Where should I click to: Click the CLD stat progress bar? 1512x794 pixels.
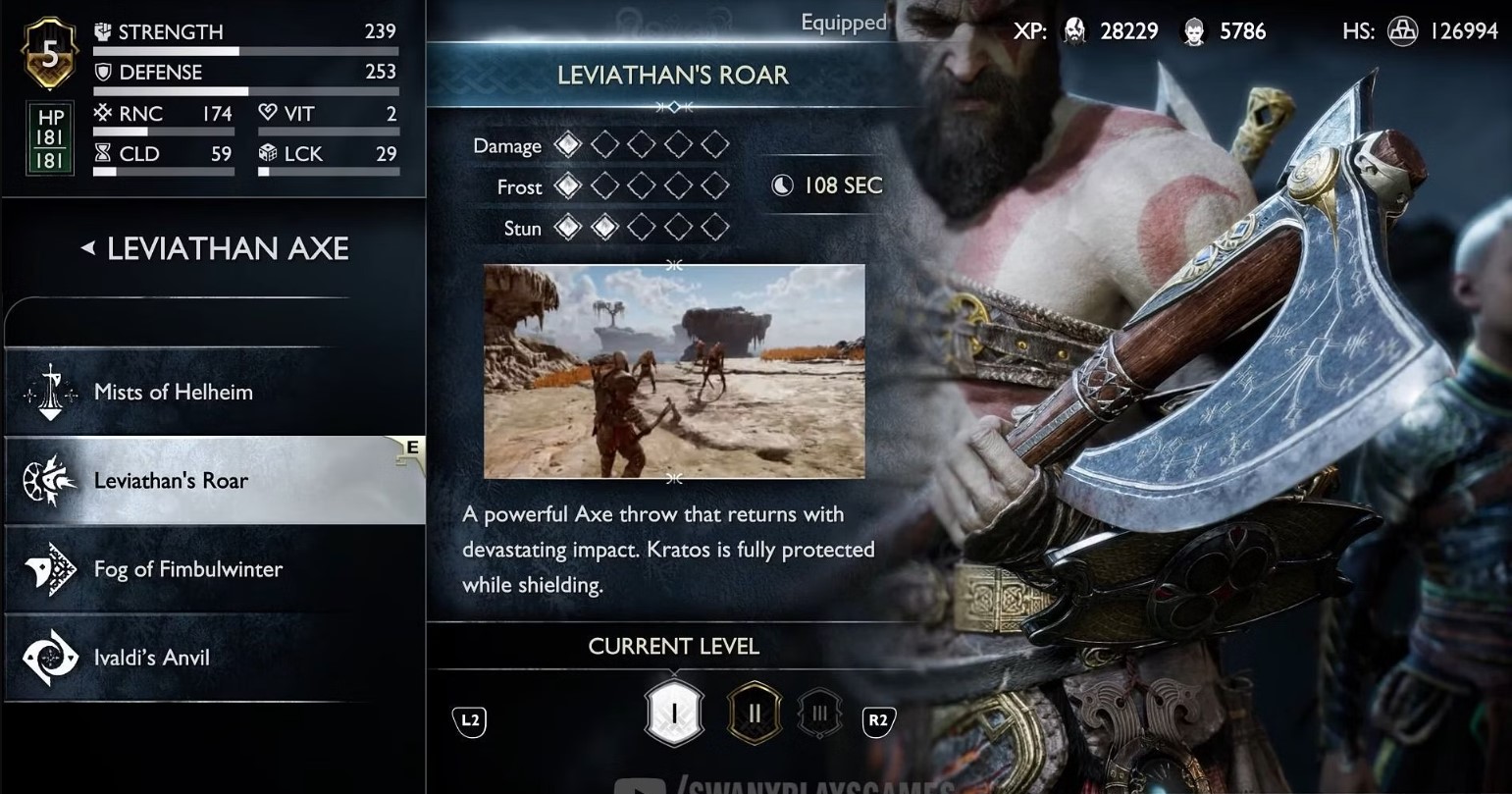[163, 171]
